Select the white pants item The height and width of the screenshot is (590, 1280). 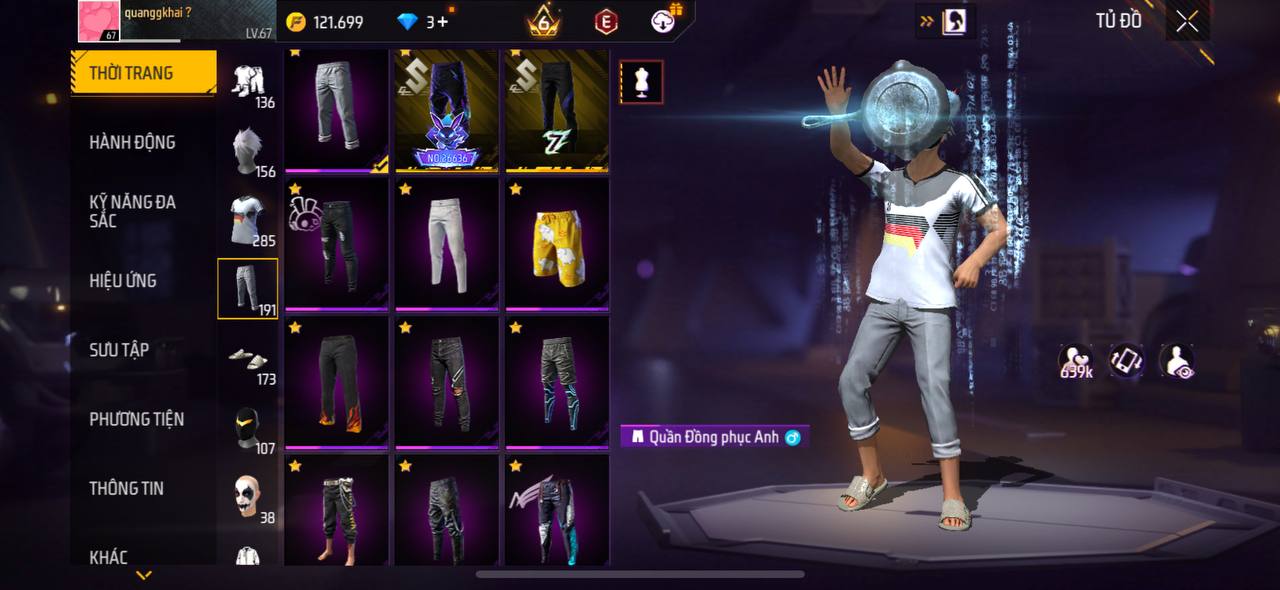[447, 242]
